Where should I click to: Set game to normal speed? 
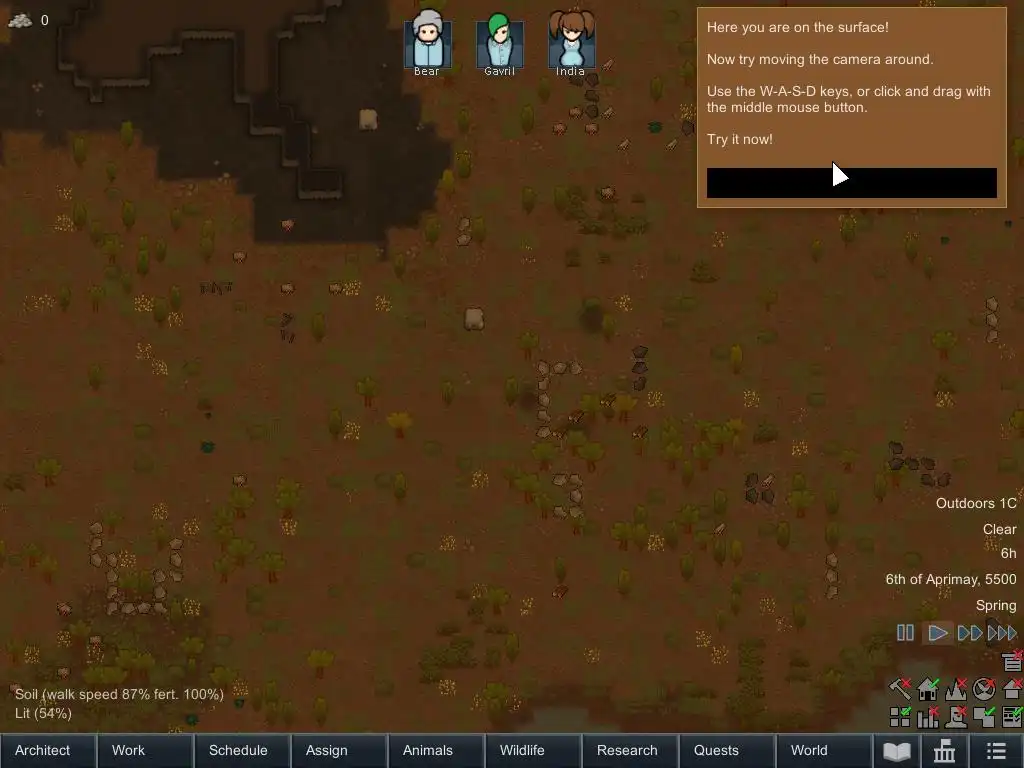pyautogui.click(x=938, y=633)
